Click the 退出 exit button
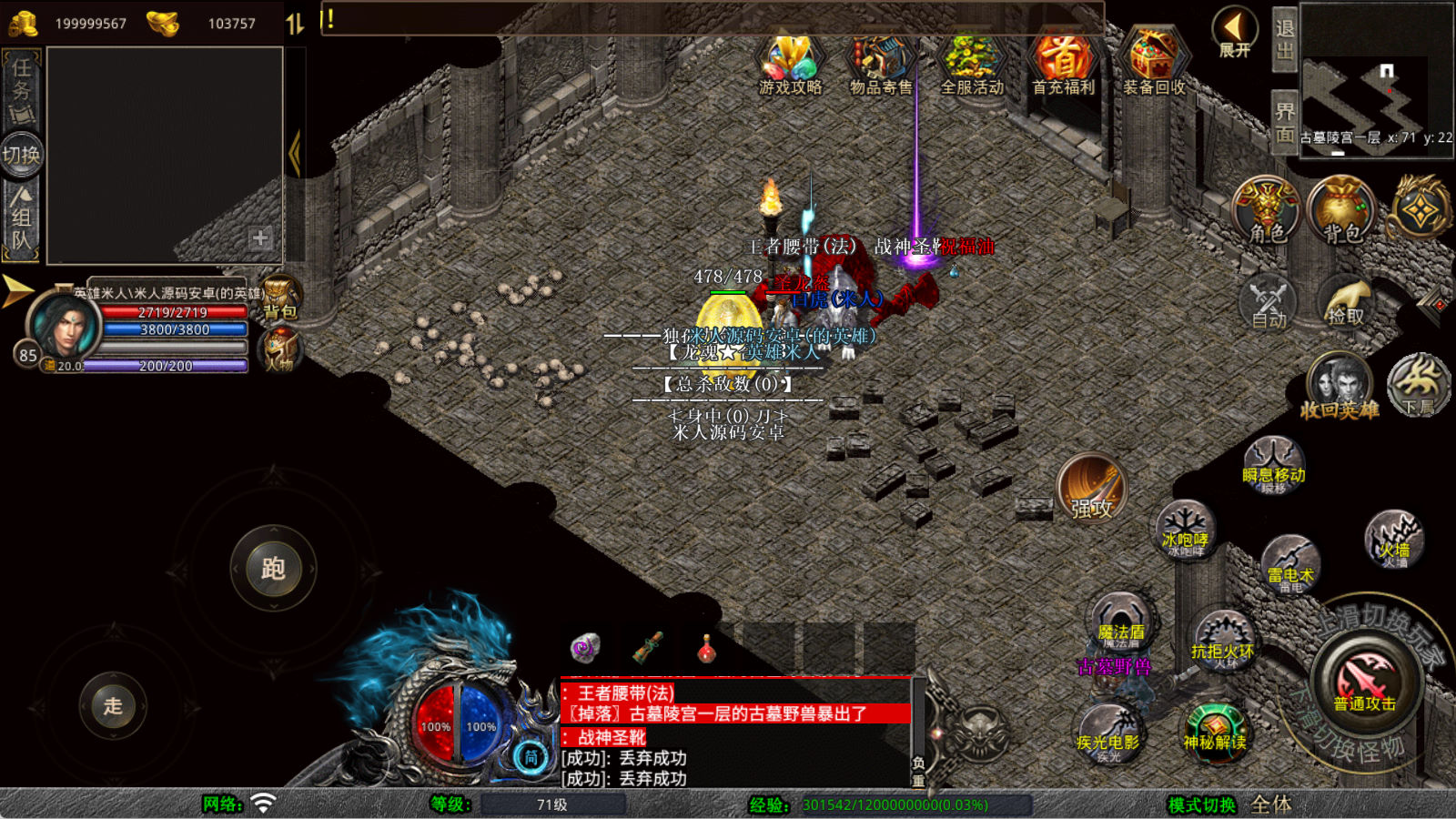This screenshot has height=819, width=1456. coord(1284,39)
